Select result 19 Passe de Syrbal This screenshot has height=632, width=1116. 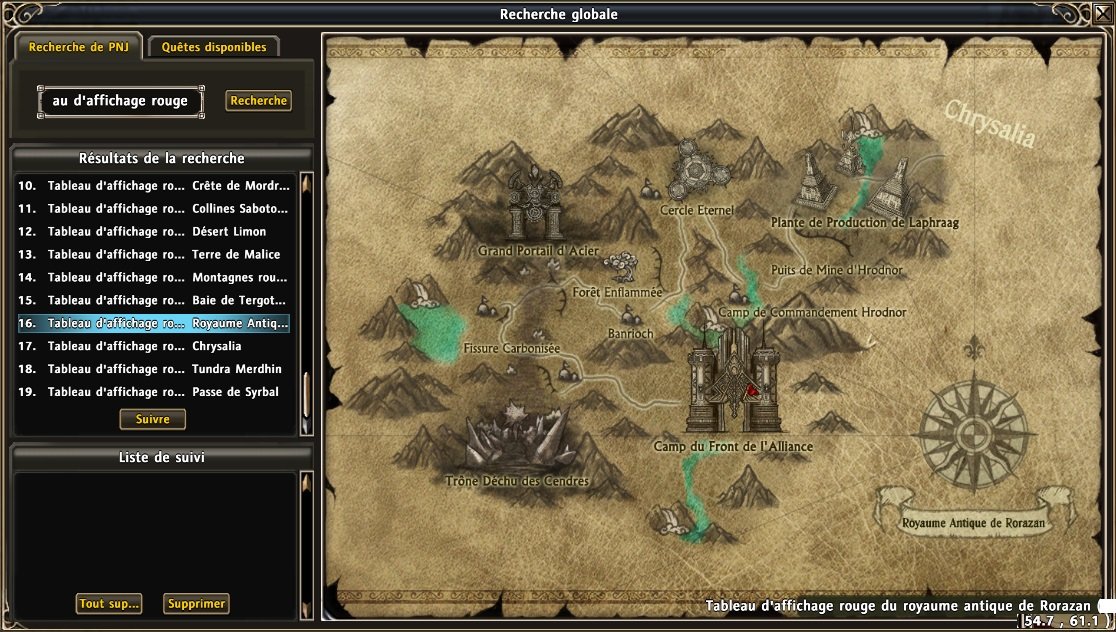[154, 393]
